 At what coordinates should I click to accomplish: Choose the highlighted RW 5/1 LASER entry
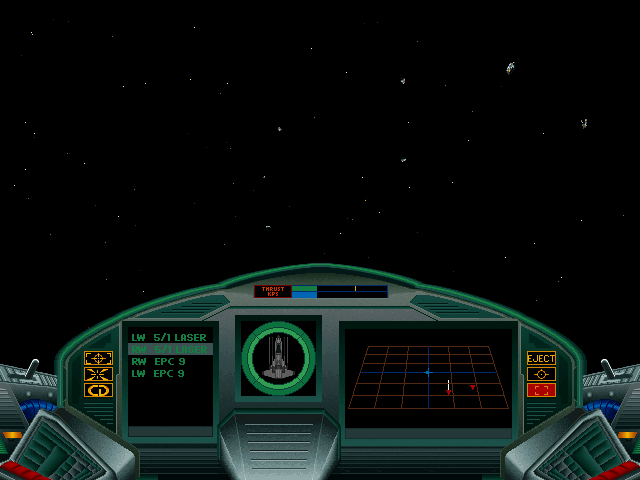168,350
